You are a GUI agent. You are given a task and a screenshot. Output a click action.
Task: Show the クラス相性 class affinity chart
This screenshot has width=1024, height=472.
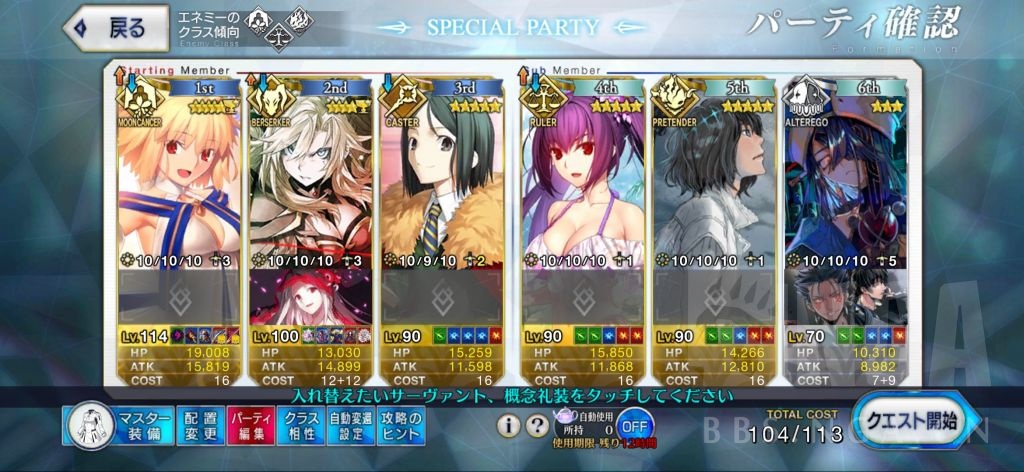[x=301, y=425]
